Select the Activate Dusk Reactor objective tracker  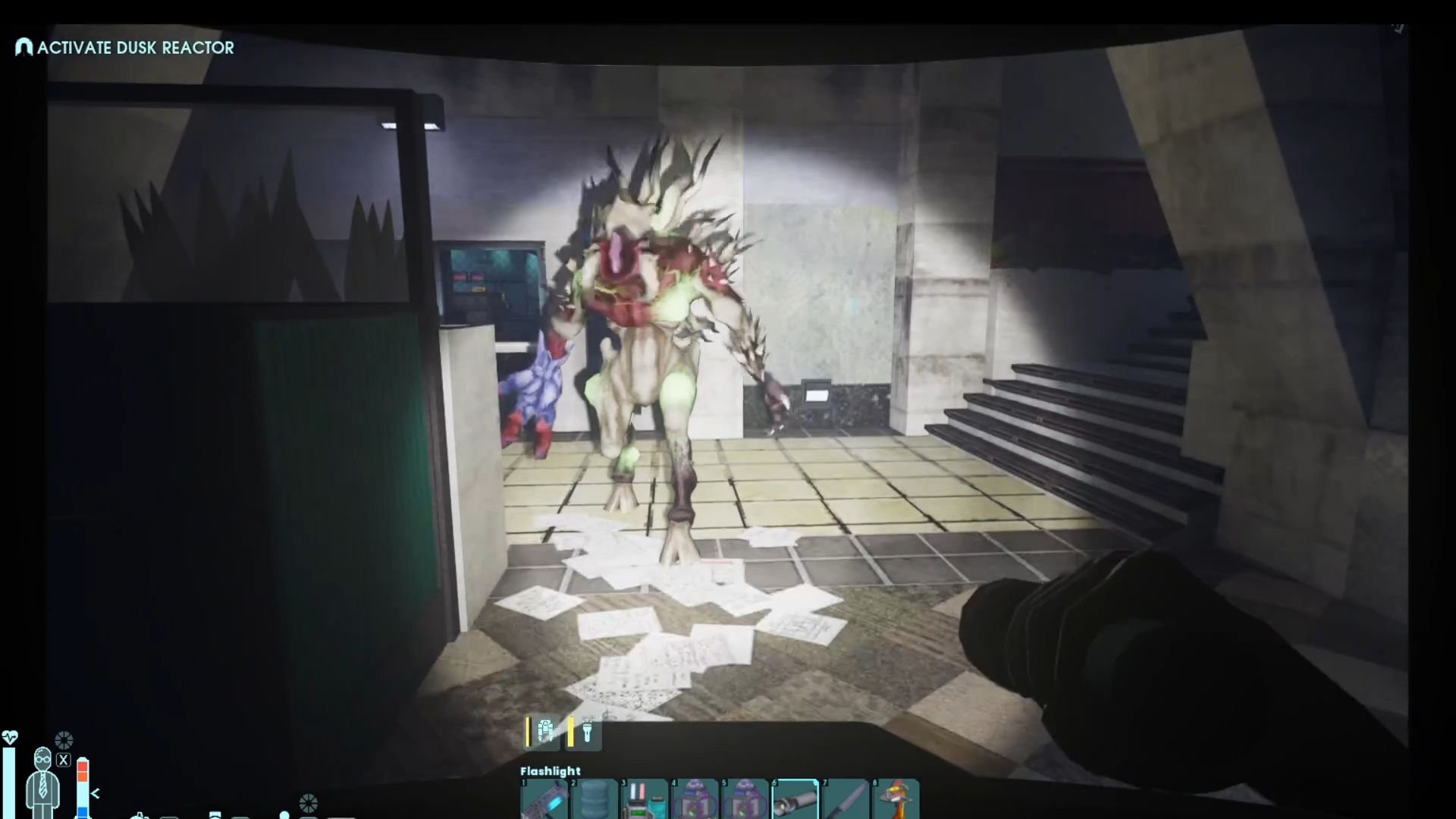click(x=126, y=48)
